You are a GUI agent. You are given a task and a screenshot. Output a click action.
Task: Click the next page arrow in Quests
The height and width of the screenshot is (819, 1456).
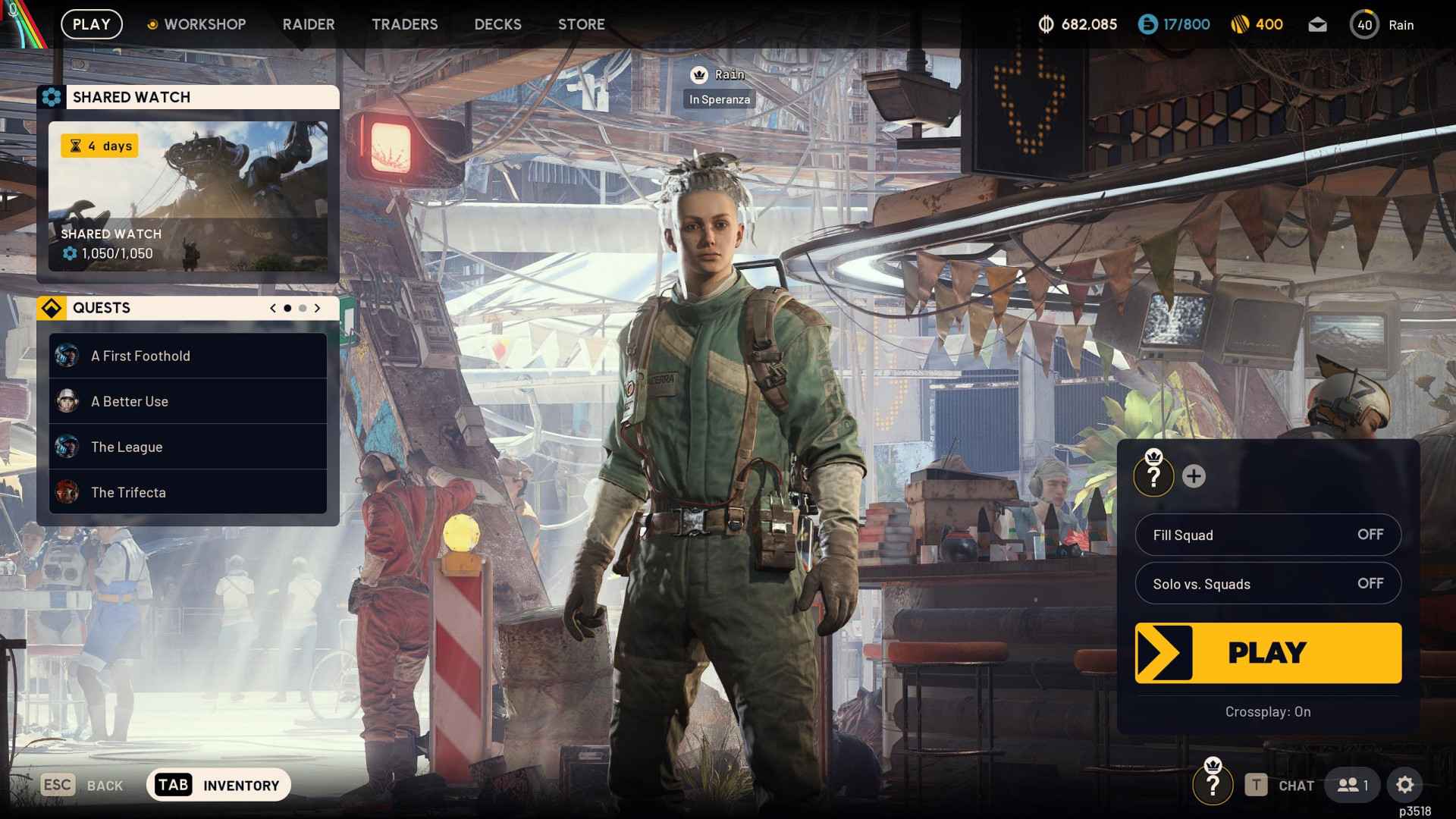click(316, 308)
